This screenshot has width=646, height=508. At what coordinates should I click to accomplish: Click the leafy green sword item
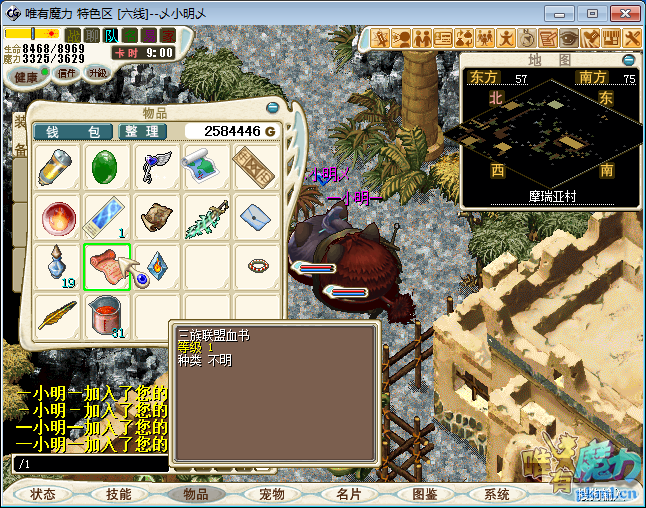tap(206, 216)
